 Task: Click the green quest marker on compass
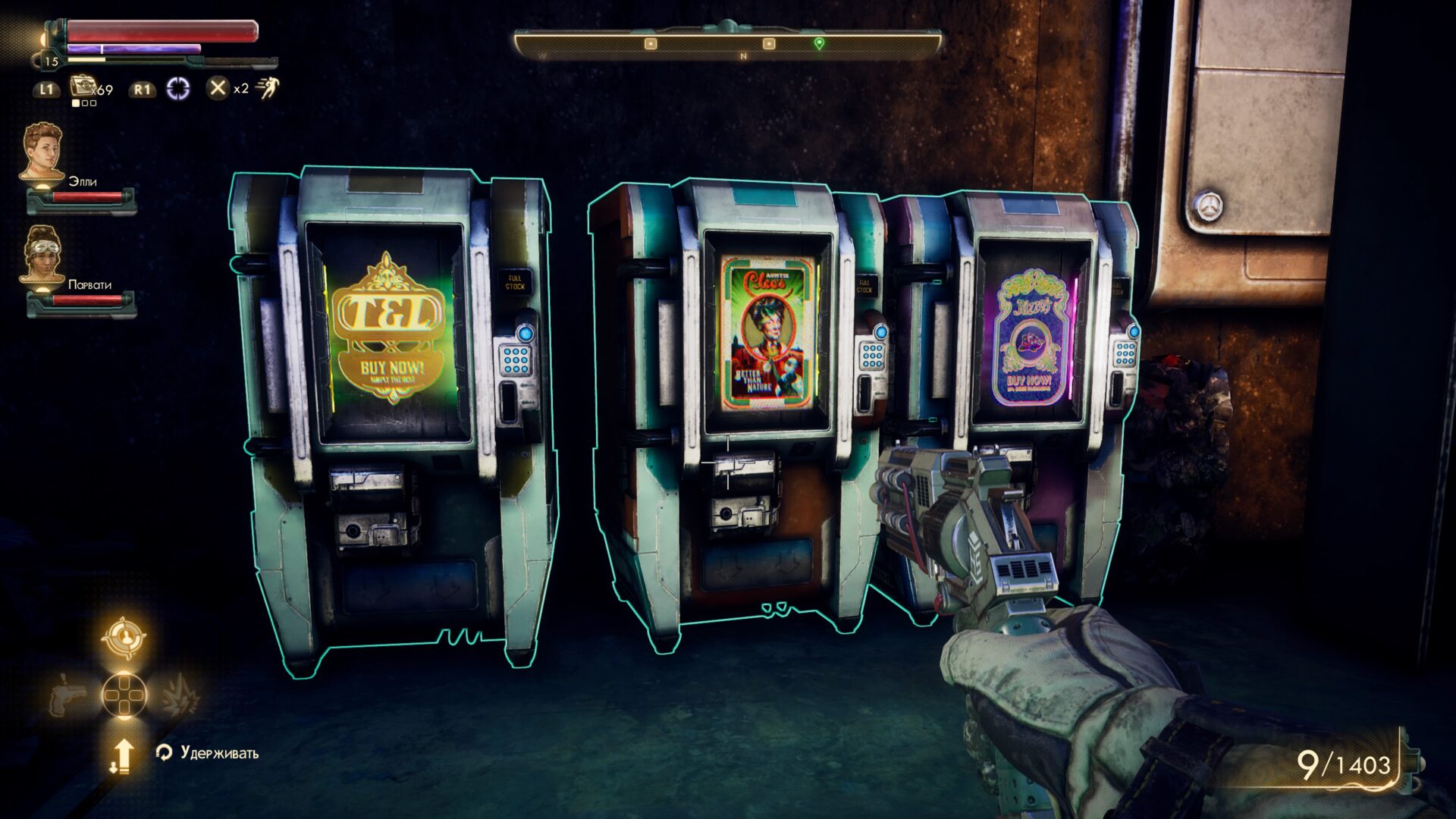(819, 44)
